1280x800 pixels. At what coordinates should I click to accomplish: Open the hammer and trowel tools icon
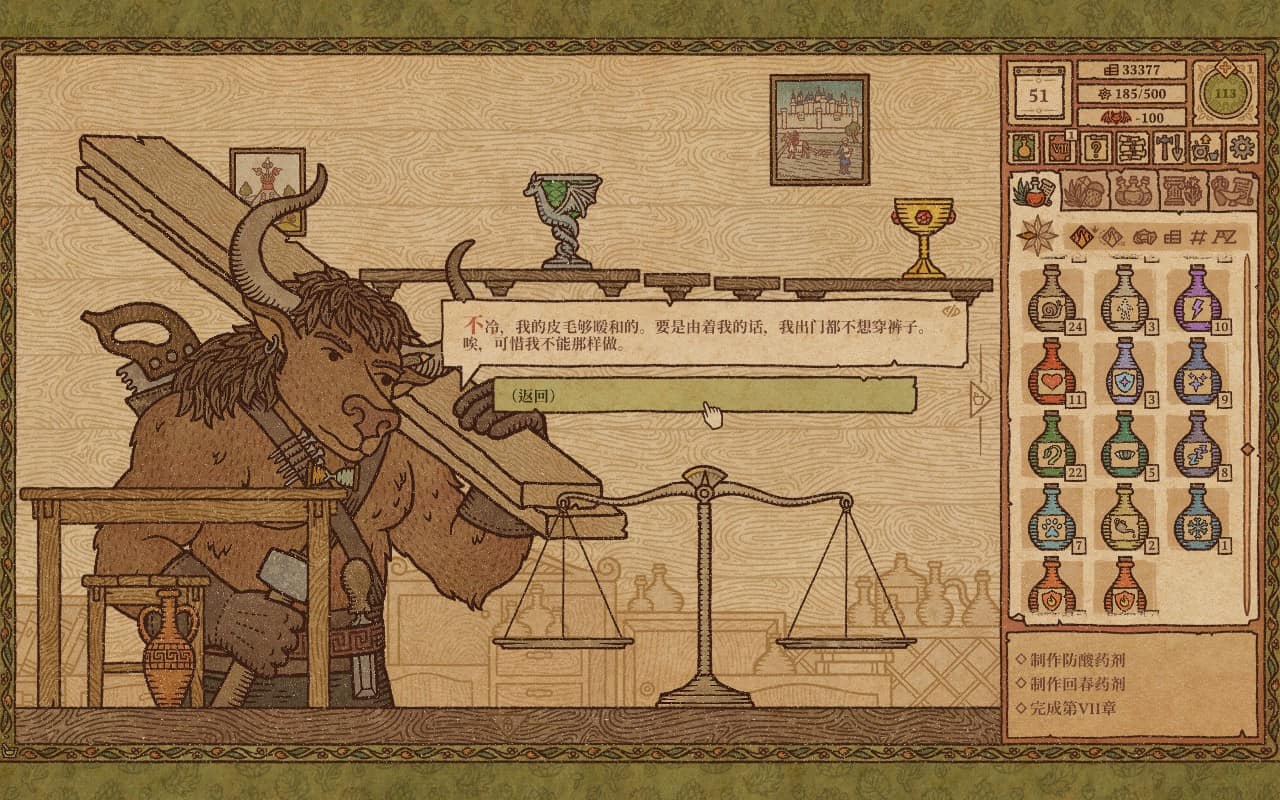1170,150
